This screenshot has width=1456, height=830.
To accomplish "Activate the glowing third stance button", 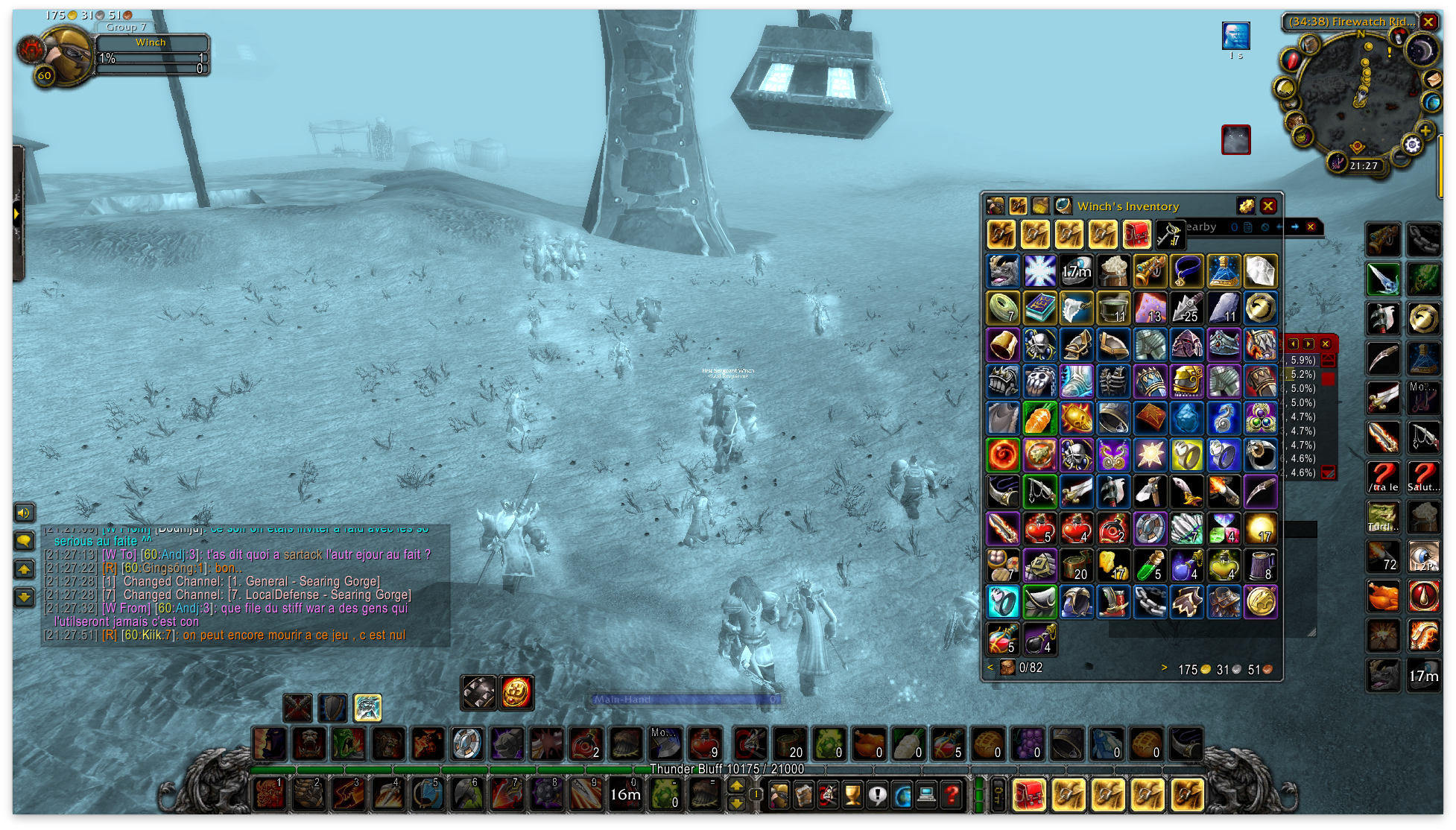I will pos(367,708).
